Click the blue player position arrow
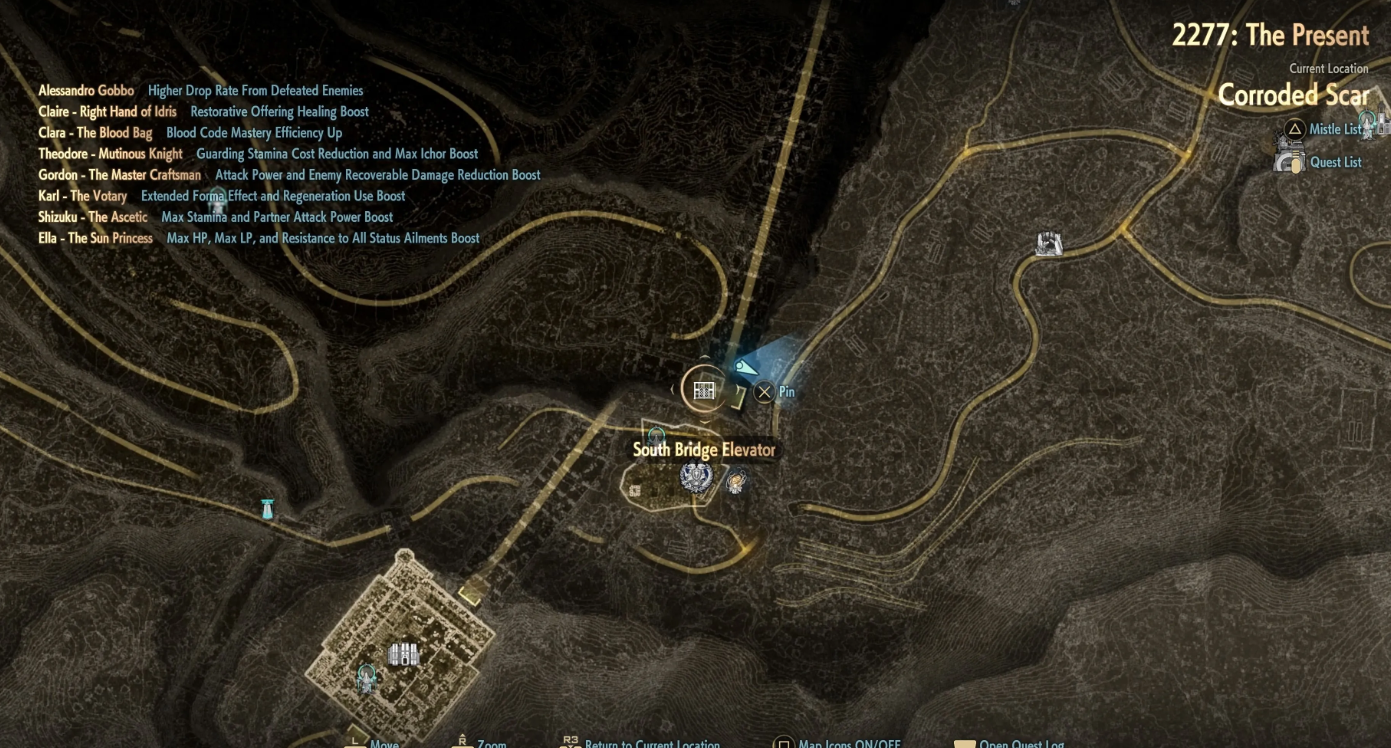The height and width of the screenshot is (748, 1391). pyautogui.click(x=746, y=369)
